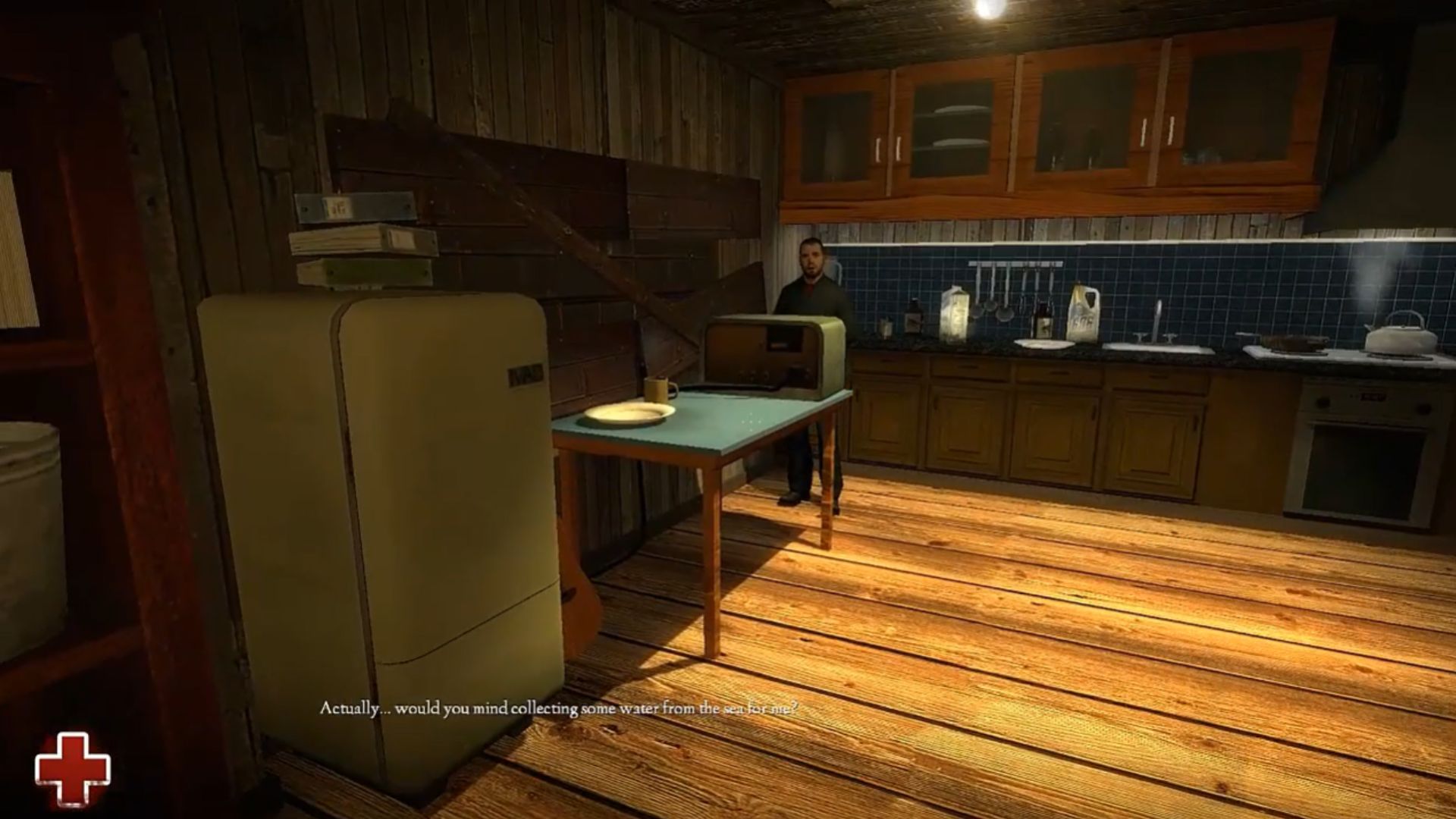Click the red cross health icon
The image size is (1456, 819).
[x=73, y=769]
